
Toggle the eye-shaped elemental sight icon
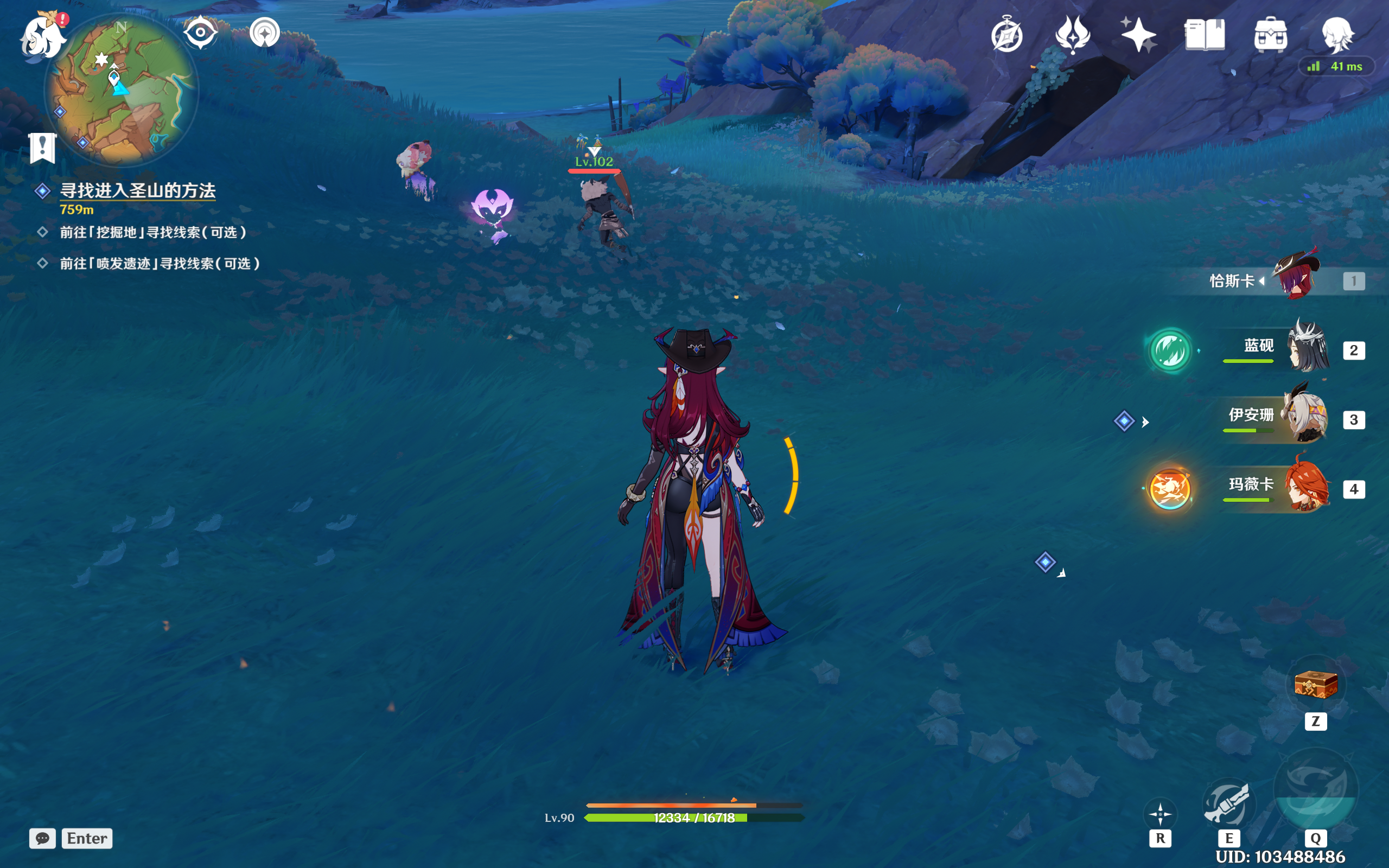[200, 32]
